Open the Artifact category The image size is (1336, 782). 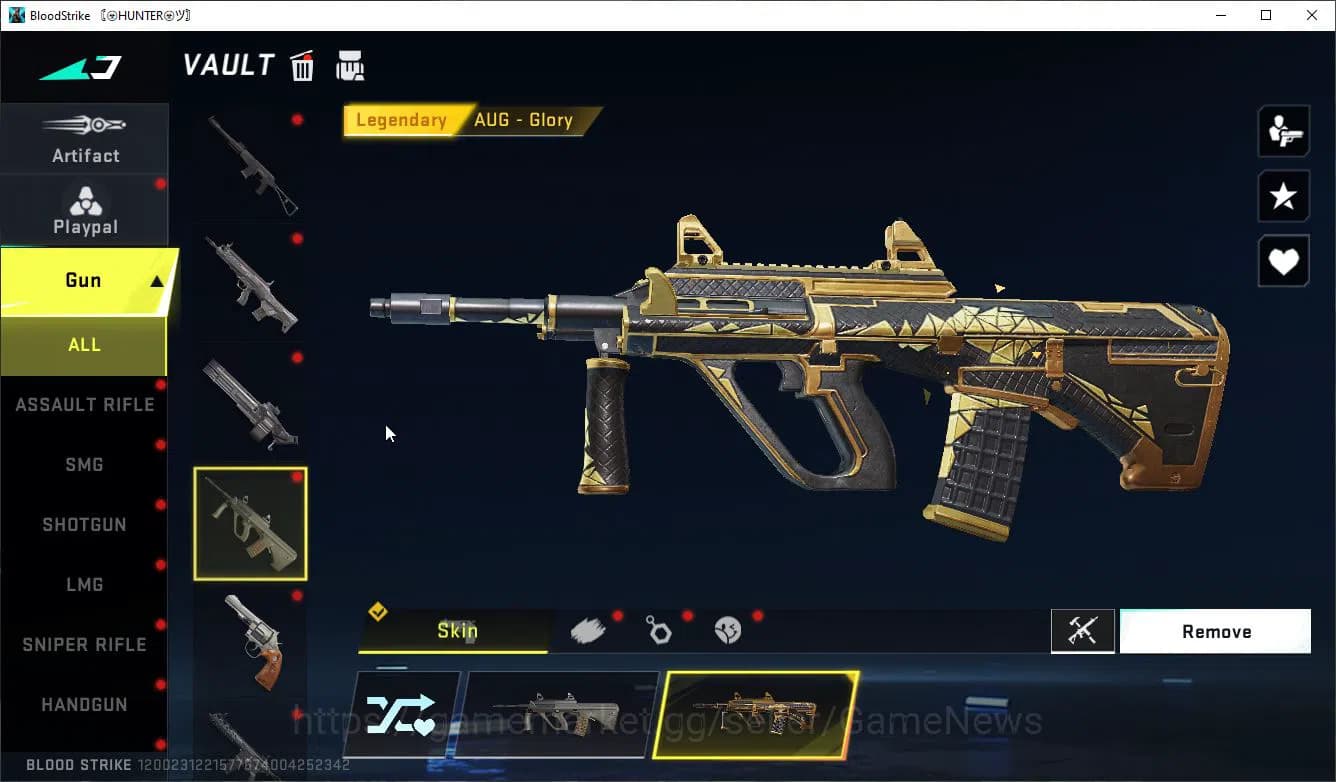[85, 138]
